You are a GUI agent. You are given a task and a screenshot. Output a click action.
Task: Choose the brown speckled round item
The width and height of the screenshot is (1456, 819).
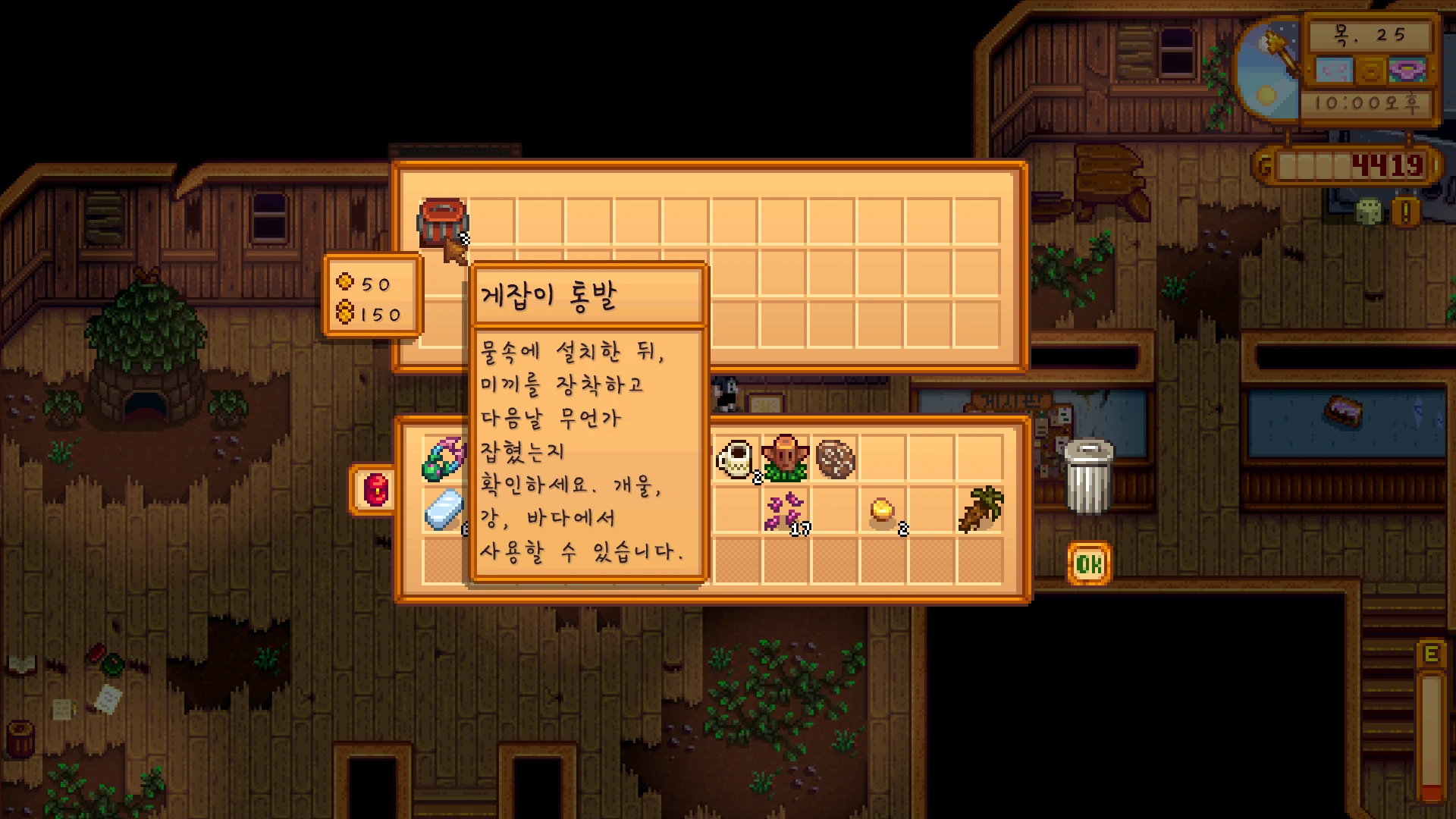click(835, 458)
